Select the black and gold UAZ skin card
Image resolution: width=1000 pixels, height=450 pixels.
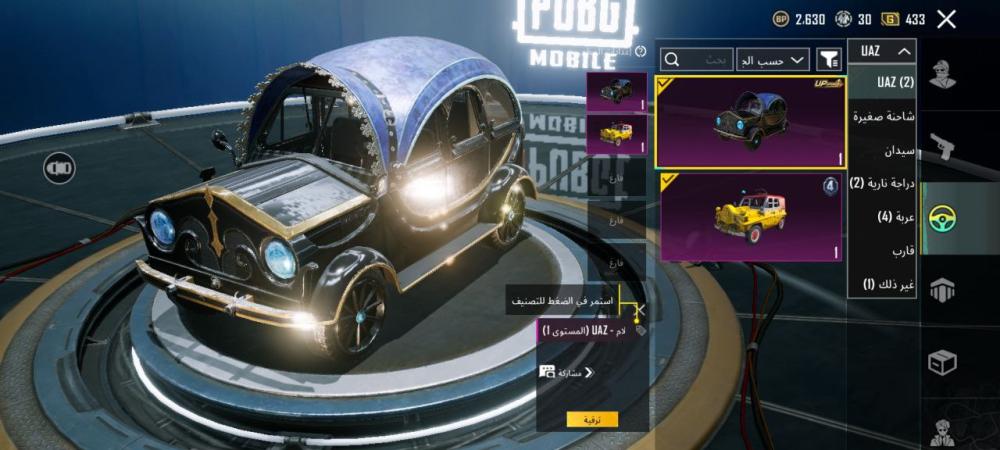tap(750, 122)
